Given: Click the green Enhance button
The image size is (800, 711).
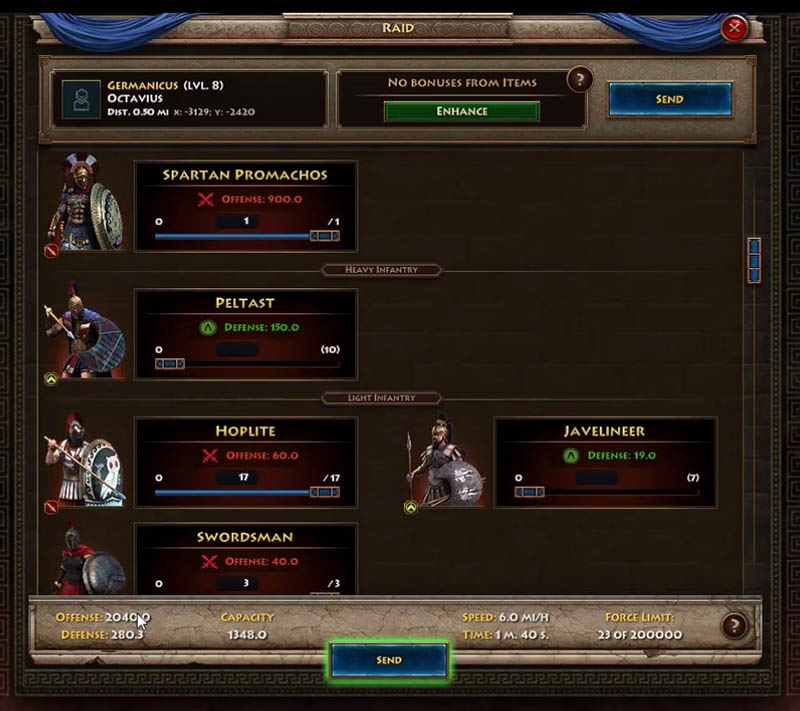Looking at the screenshot, I should pyautogui.click(x=461, y=111).
